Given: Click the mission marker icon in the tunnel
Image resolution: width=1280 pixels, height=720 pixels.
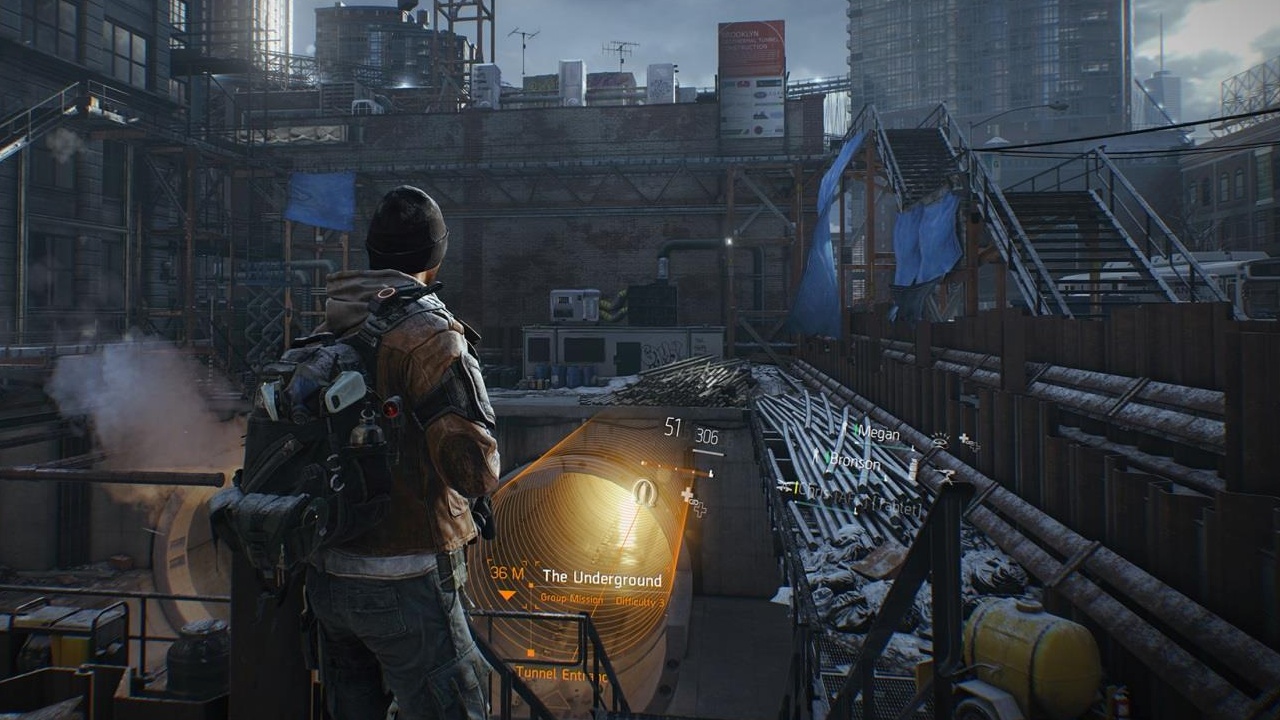Looking at the screenshot, I should 644,492.
